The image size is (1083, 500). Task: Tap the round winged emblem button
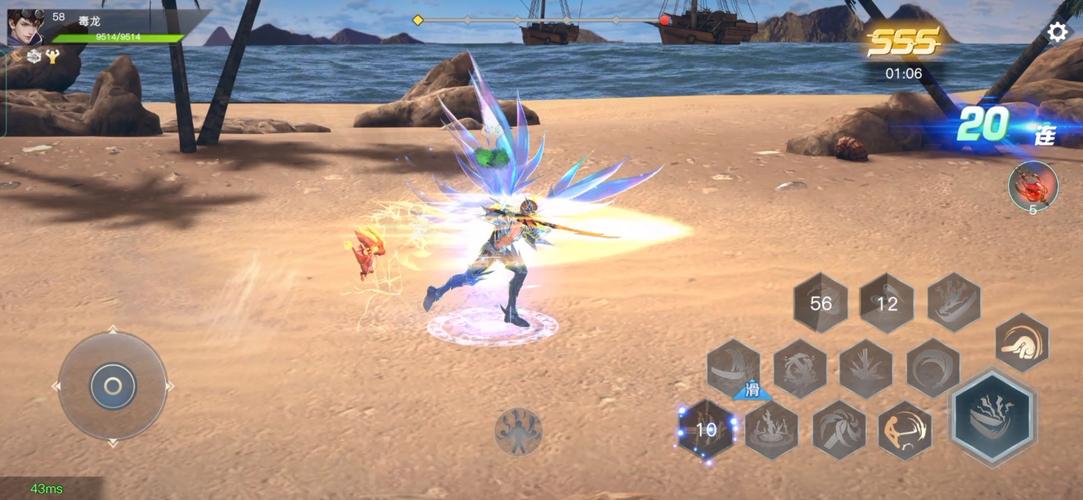point(518,431)
